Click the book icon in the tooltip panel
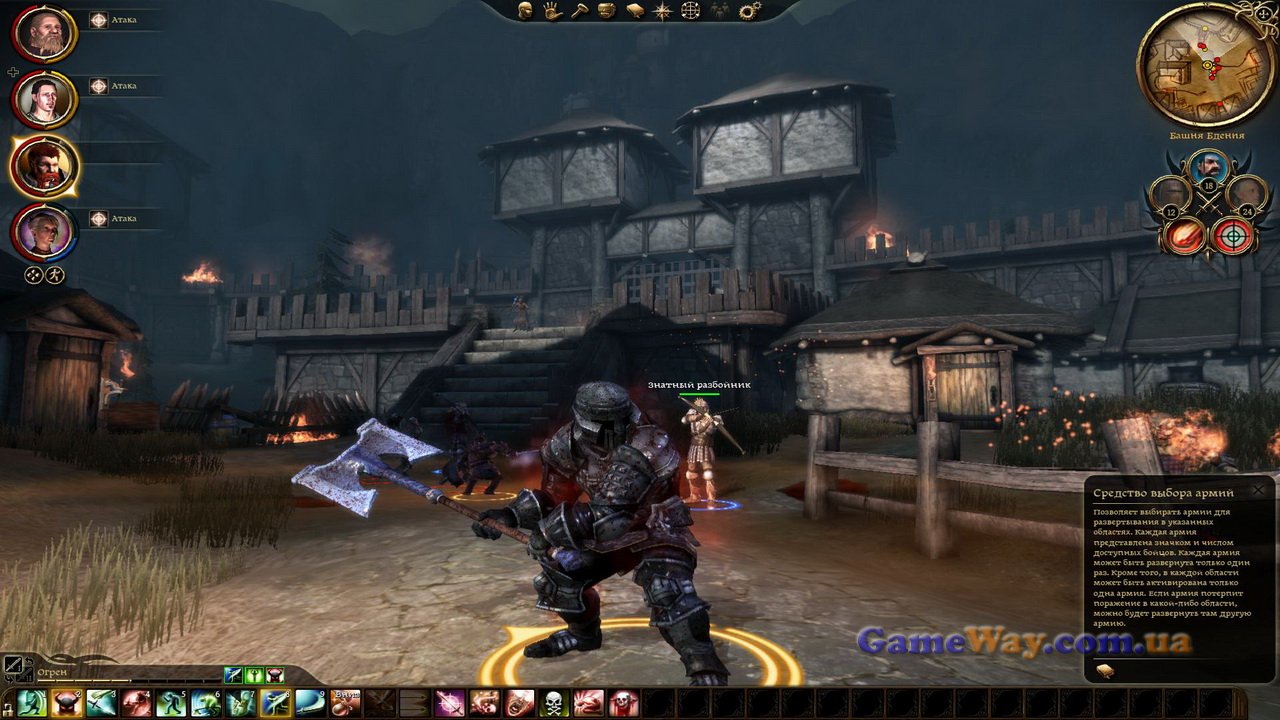 1105,670
